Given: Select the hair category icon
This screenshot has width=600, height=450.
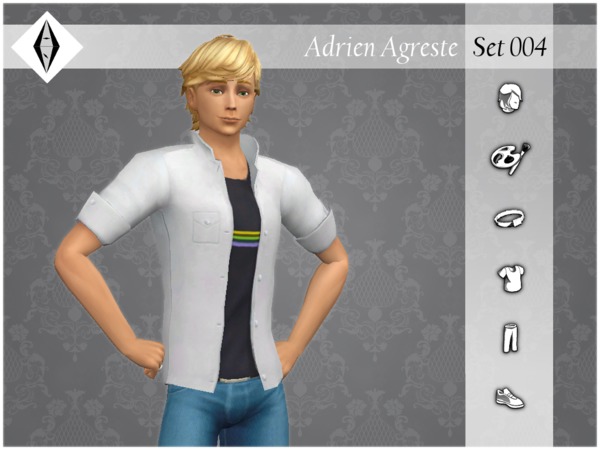Looking at the screenshot, I should pyautogui.click(x=509, y=98).
